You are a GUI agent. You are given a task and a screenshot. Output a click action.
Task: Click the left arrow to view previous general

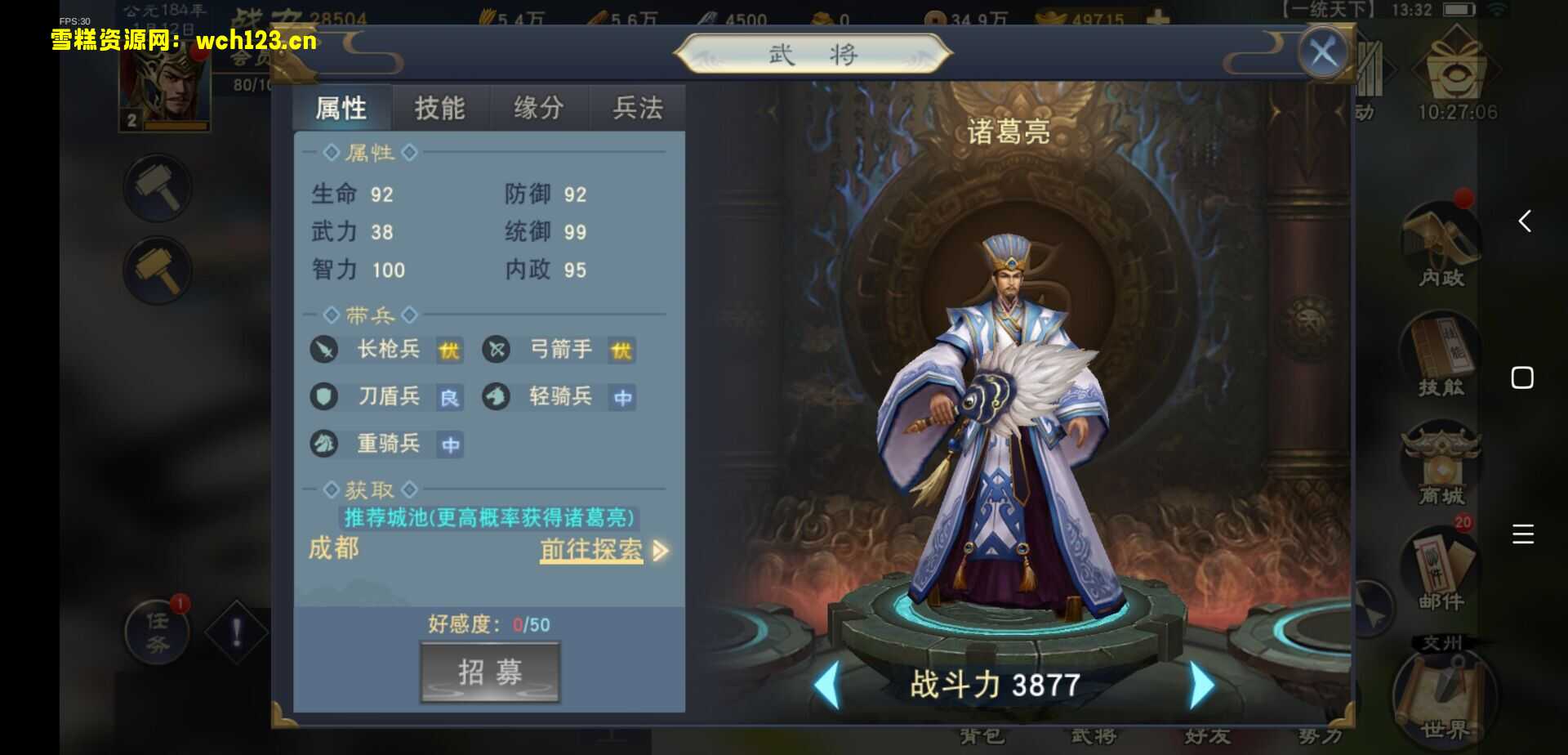(x=831, y=682)
